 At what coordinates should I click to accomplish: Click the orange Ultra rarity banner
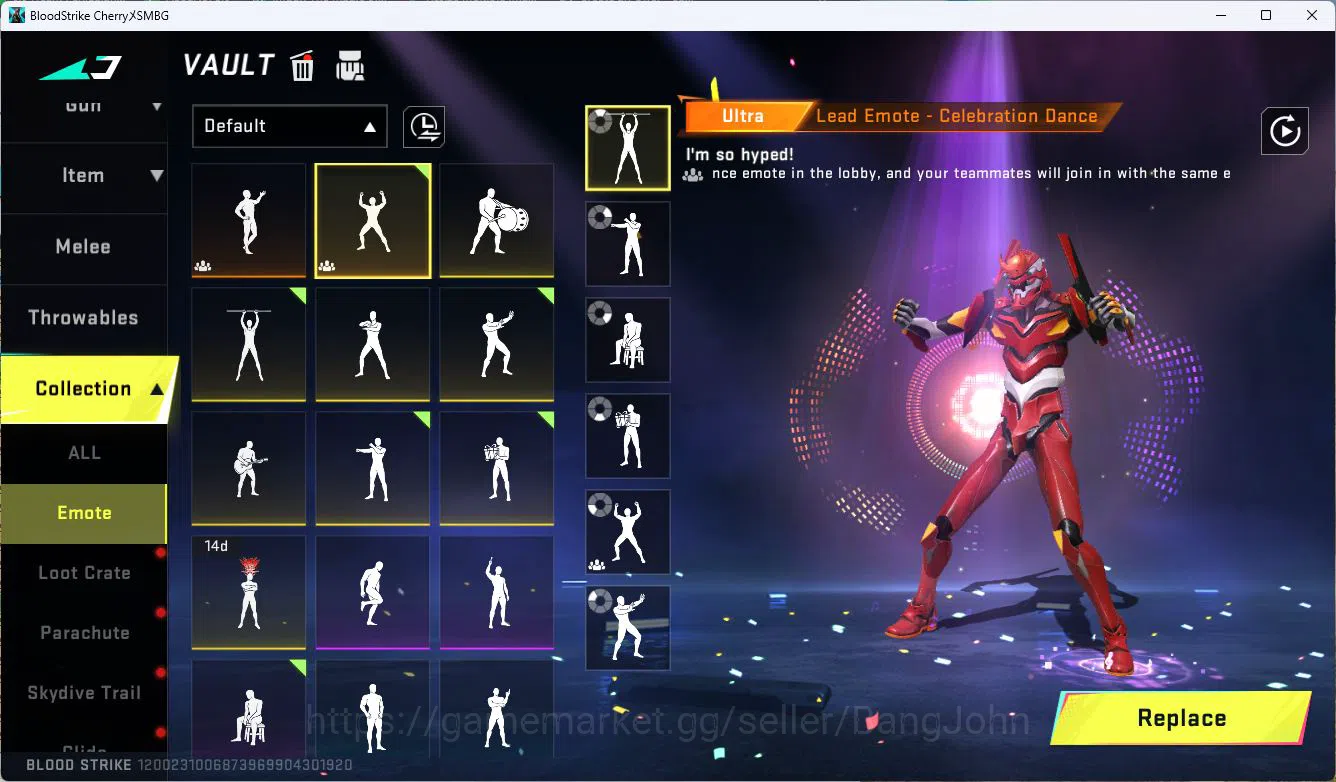pyautogui.click(x=744, y=116)
